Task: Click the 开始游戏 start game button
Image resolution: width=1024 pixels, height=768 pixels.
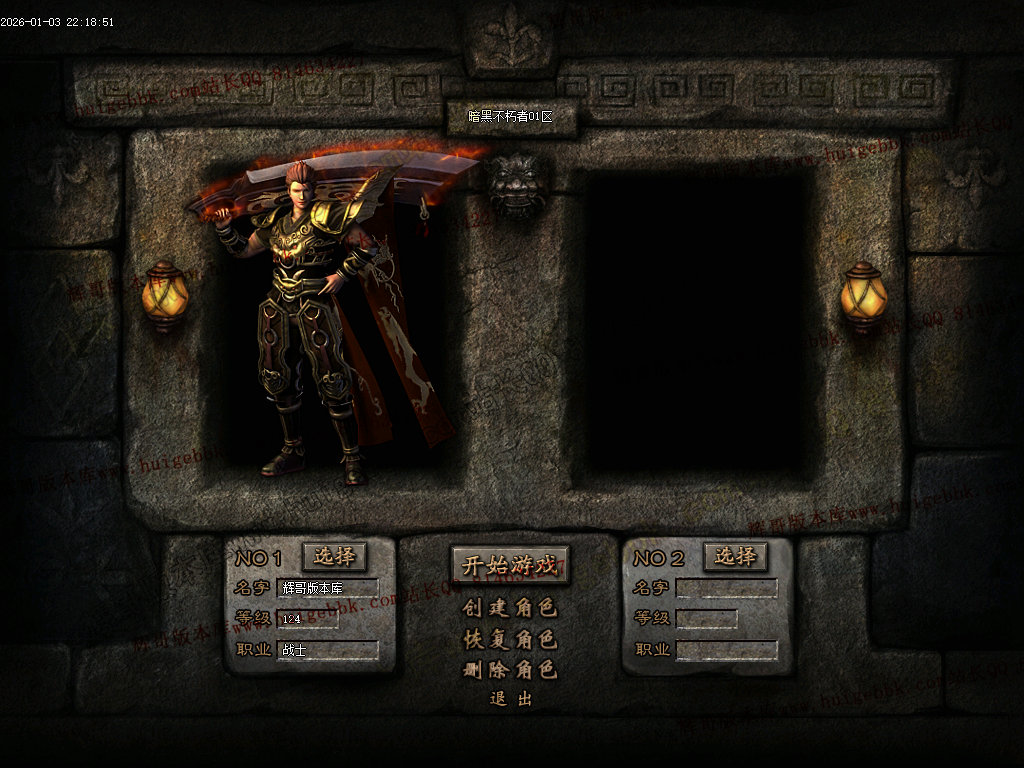Action: click(510, 564)
